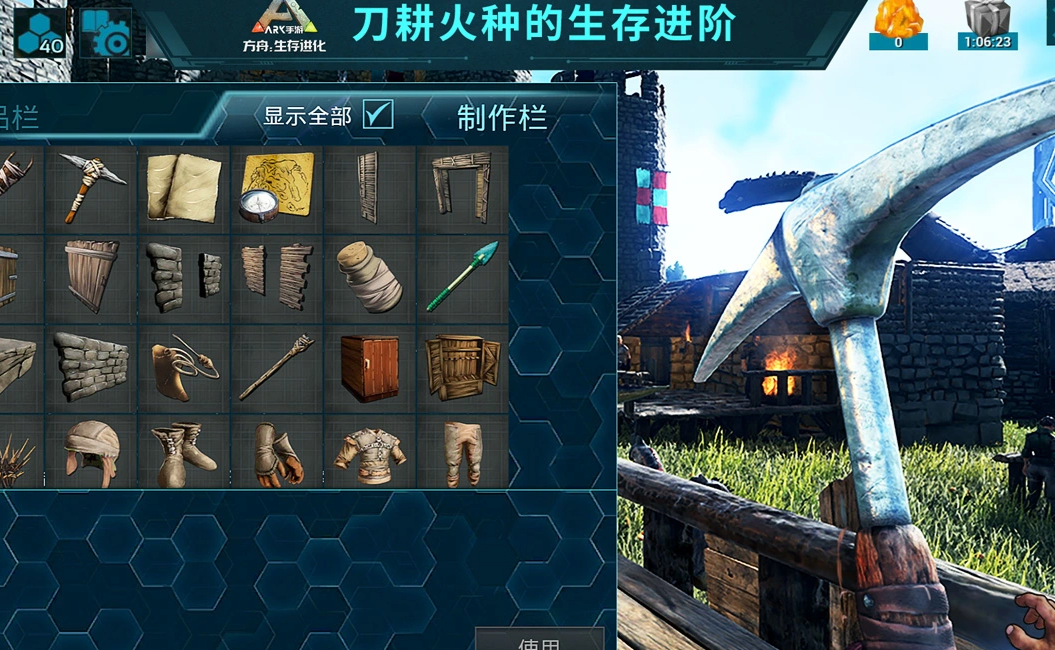Select the wooden doorframe slot
The width and height of the screenshot is (1055, 650).
(x=461, y=187)
